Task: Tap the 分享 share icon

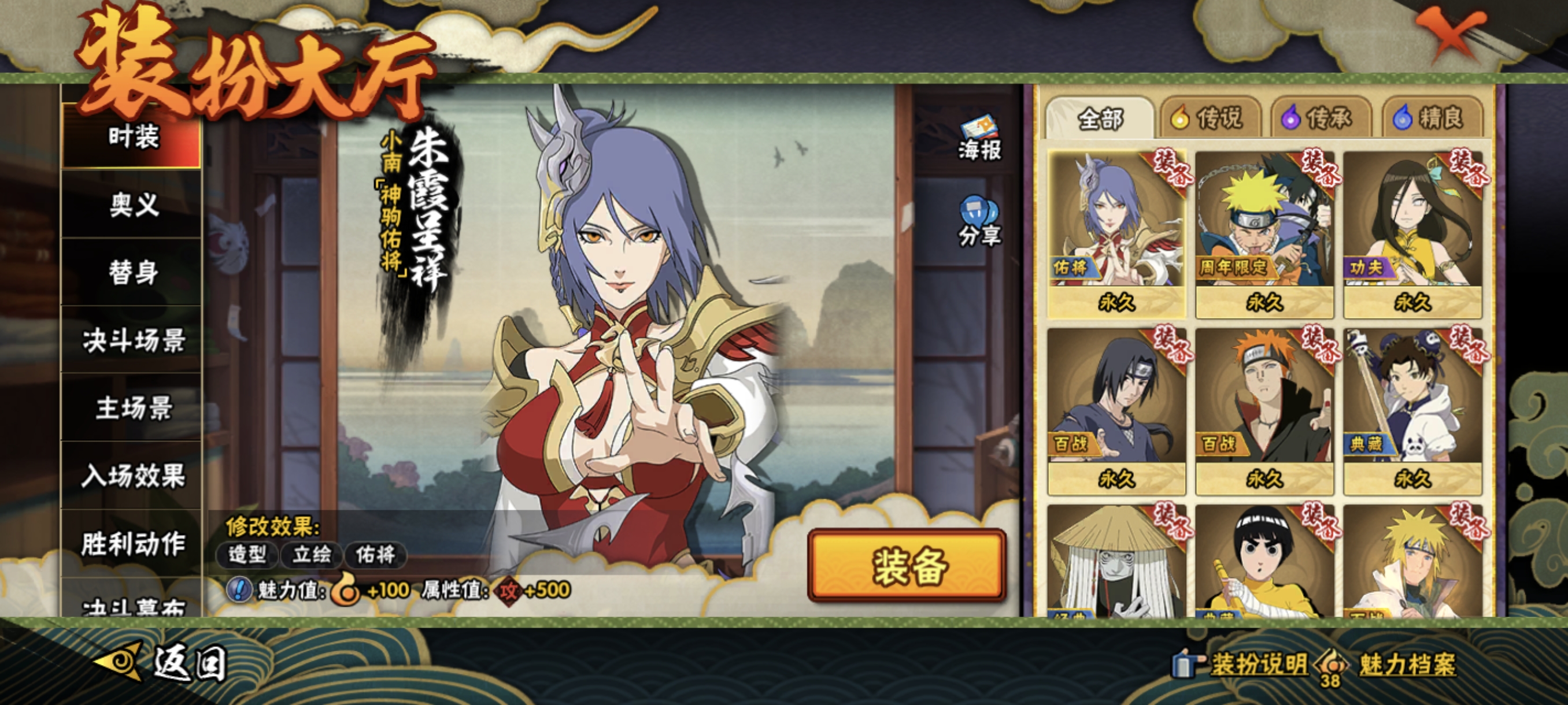Action: (979, 222)
